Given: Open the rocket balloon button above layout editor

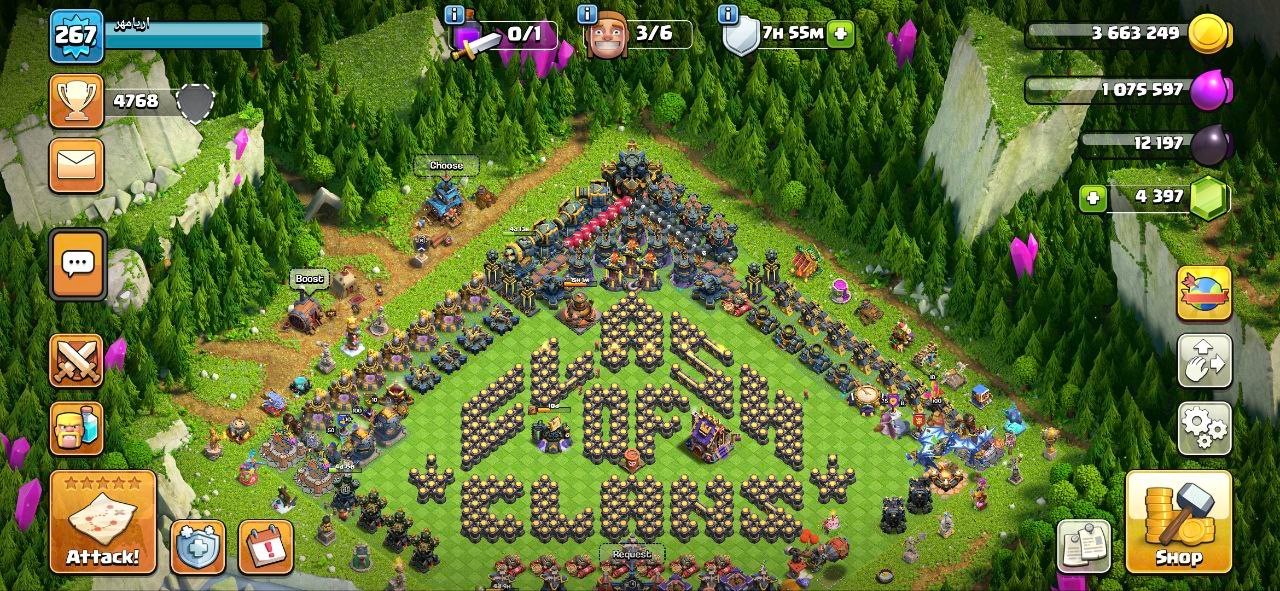Looking at the screenshot, I should click(1204, 293).
